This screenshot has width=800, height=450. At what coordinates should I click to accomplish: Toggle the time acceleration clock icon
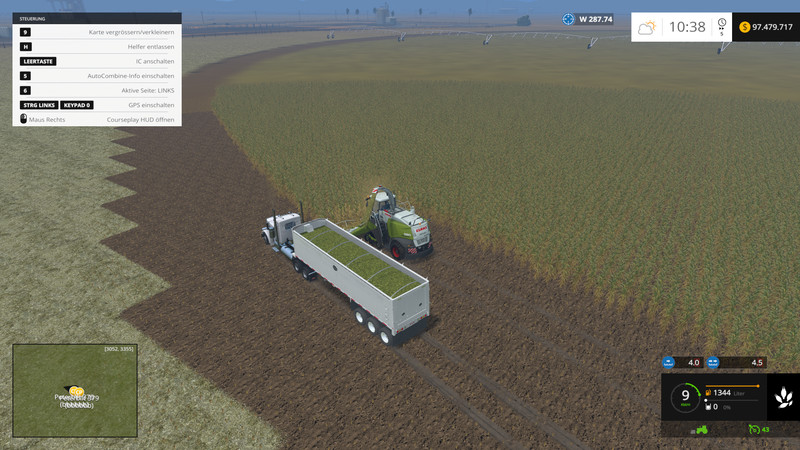pos(721,22)
